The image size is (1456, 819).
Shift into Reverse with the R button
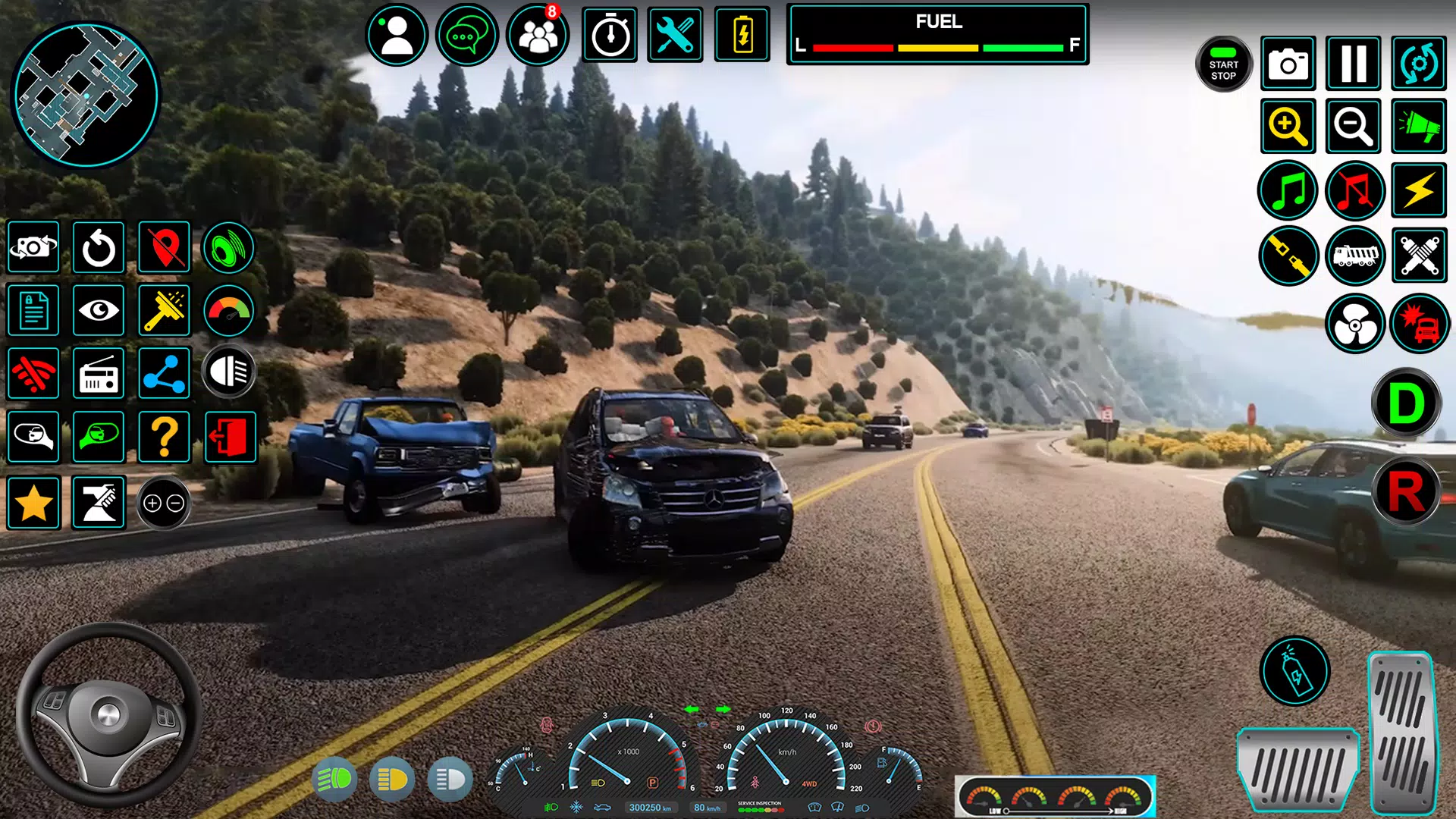(x=1406, y=492)
